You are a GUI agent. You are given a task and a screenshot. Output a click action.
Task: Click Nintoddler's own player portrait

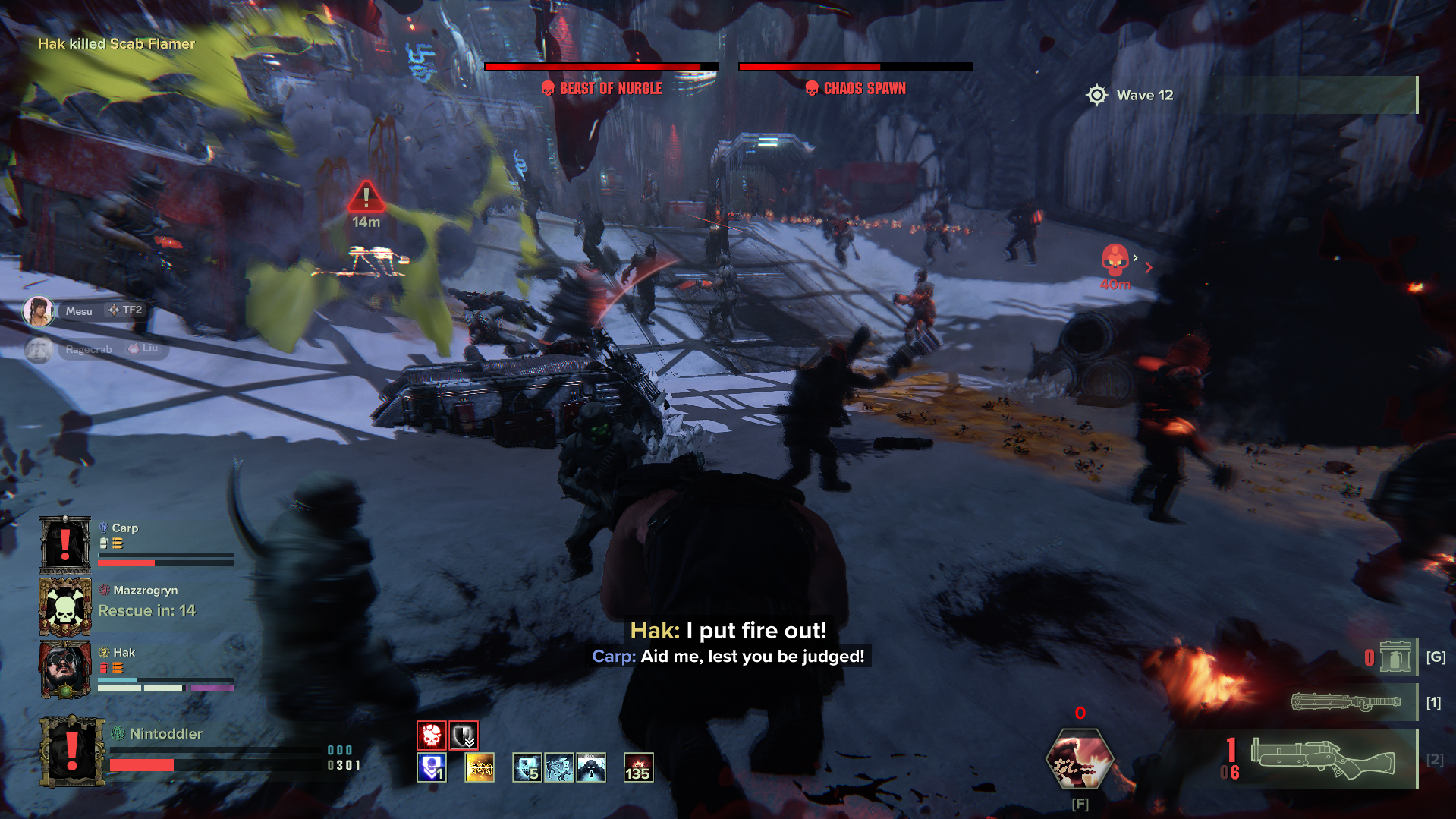71,751
